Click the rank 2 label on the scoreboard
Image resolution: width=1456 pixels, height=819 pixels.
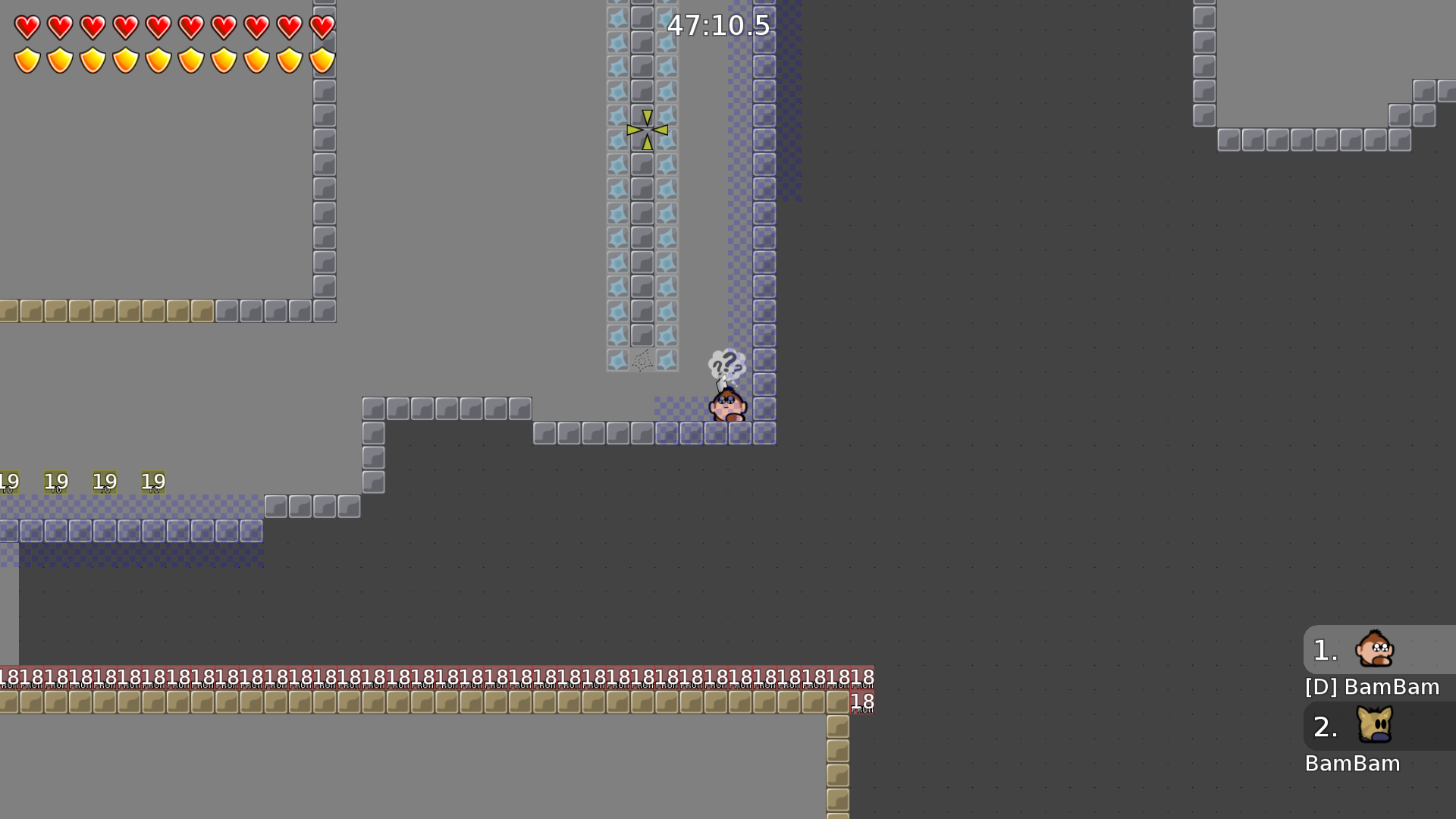click(x=1326, y=727)
